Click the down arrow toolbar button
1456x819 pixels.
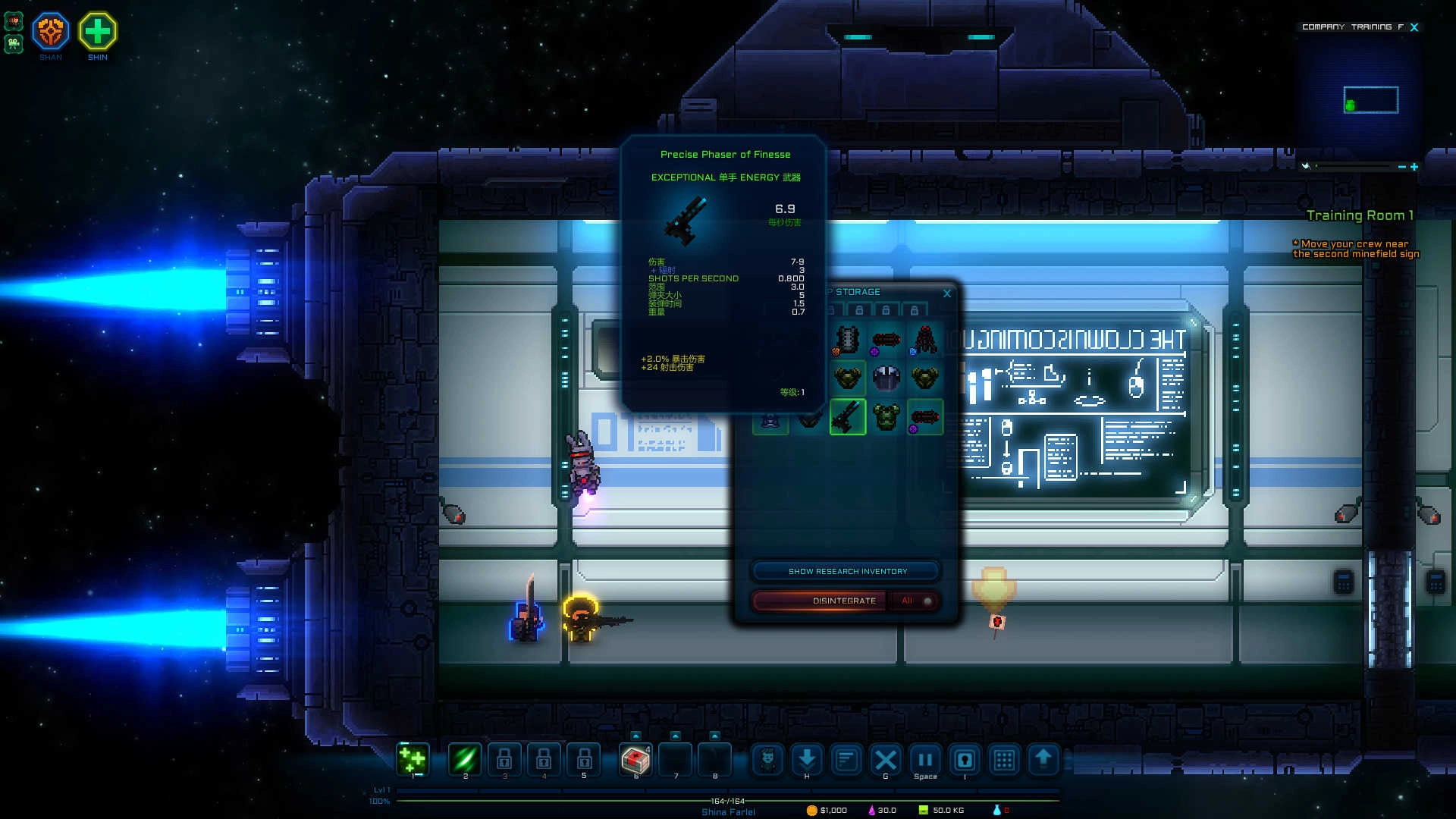pos(807,758)
